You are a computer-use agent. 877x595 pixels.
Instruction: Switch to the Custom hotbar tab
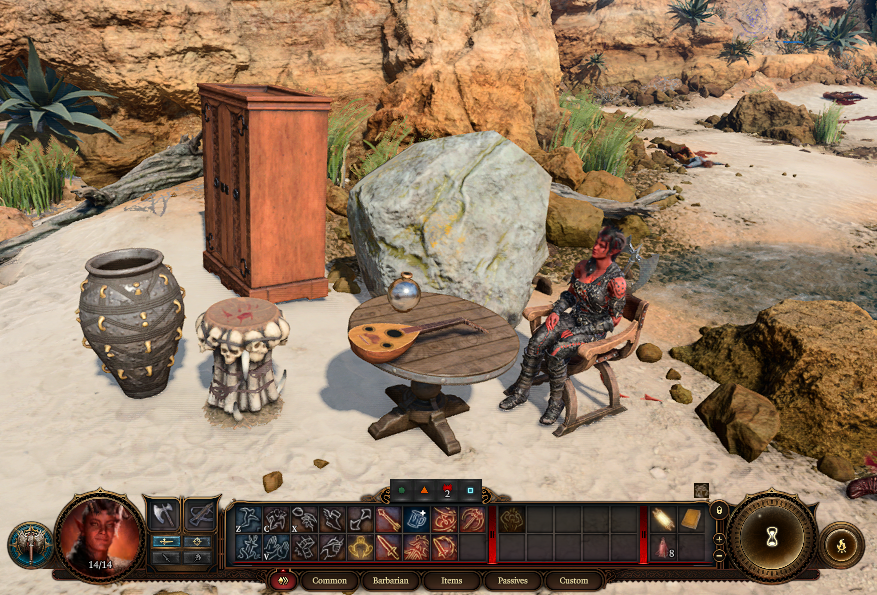574,580
